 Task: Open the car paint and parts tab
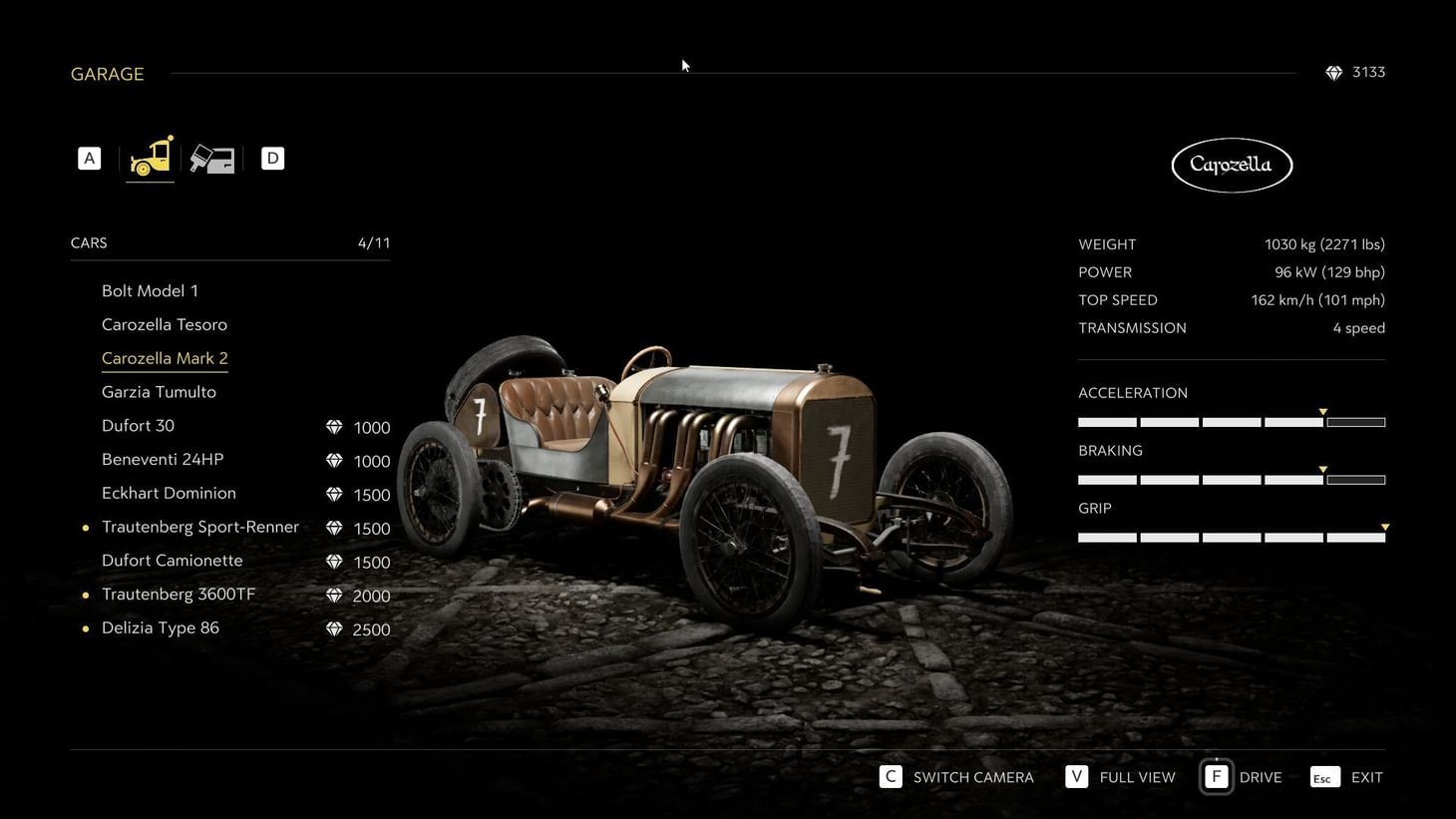click(212, 159)
